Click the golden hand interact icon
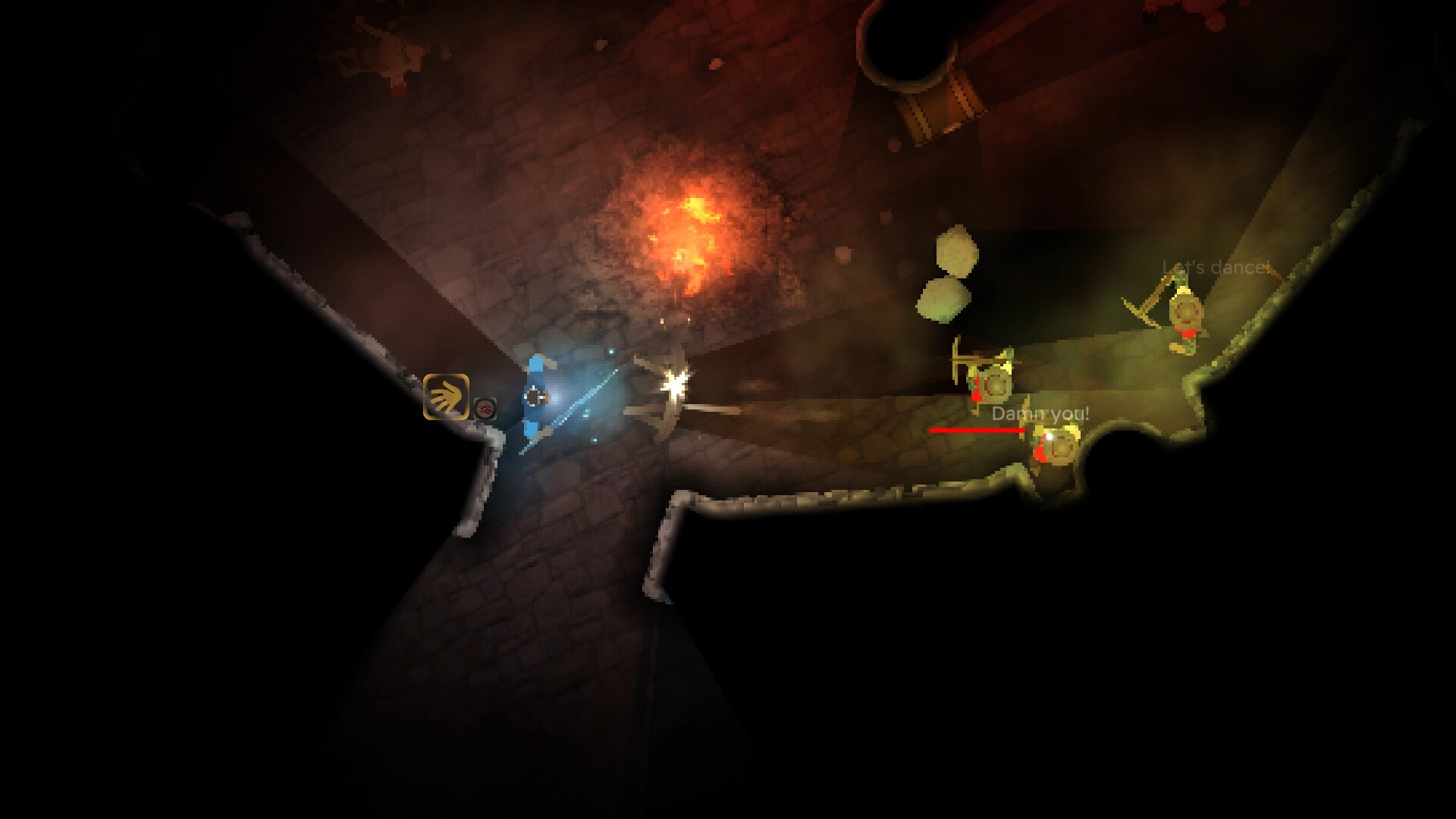Screen dimensions: 1456x819 (x=445, y=397)
